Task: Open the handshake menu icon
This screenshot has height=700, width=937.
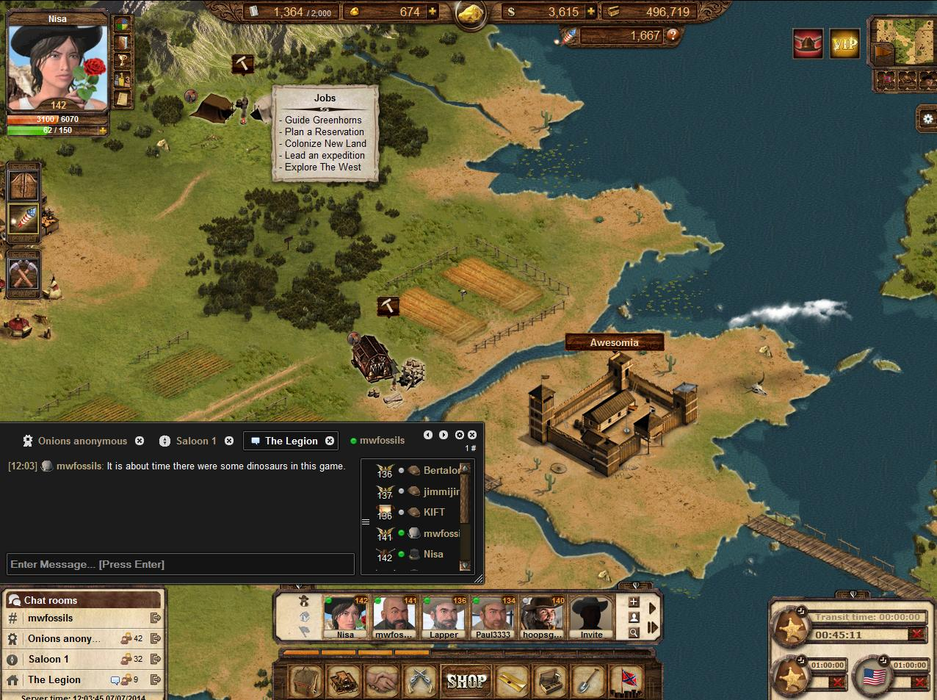Action: click(382, 681)
